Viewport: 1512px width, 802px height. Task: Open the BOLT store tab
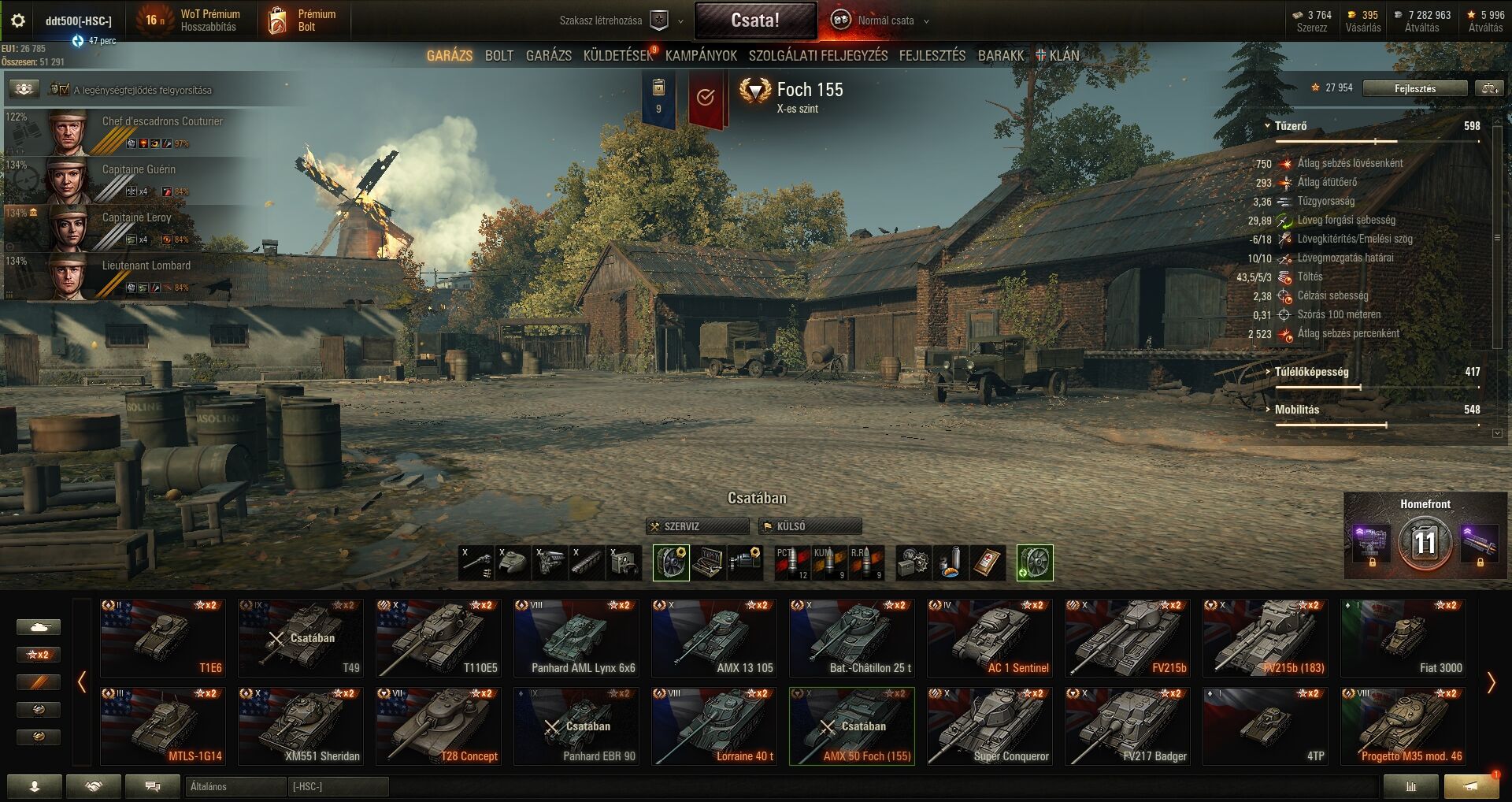(498, 56)
